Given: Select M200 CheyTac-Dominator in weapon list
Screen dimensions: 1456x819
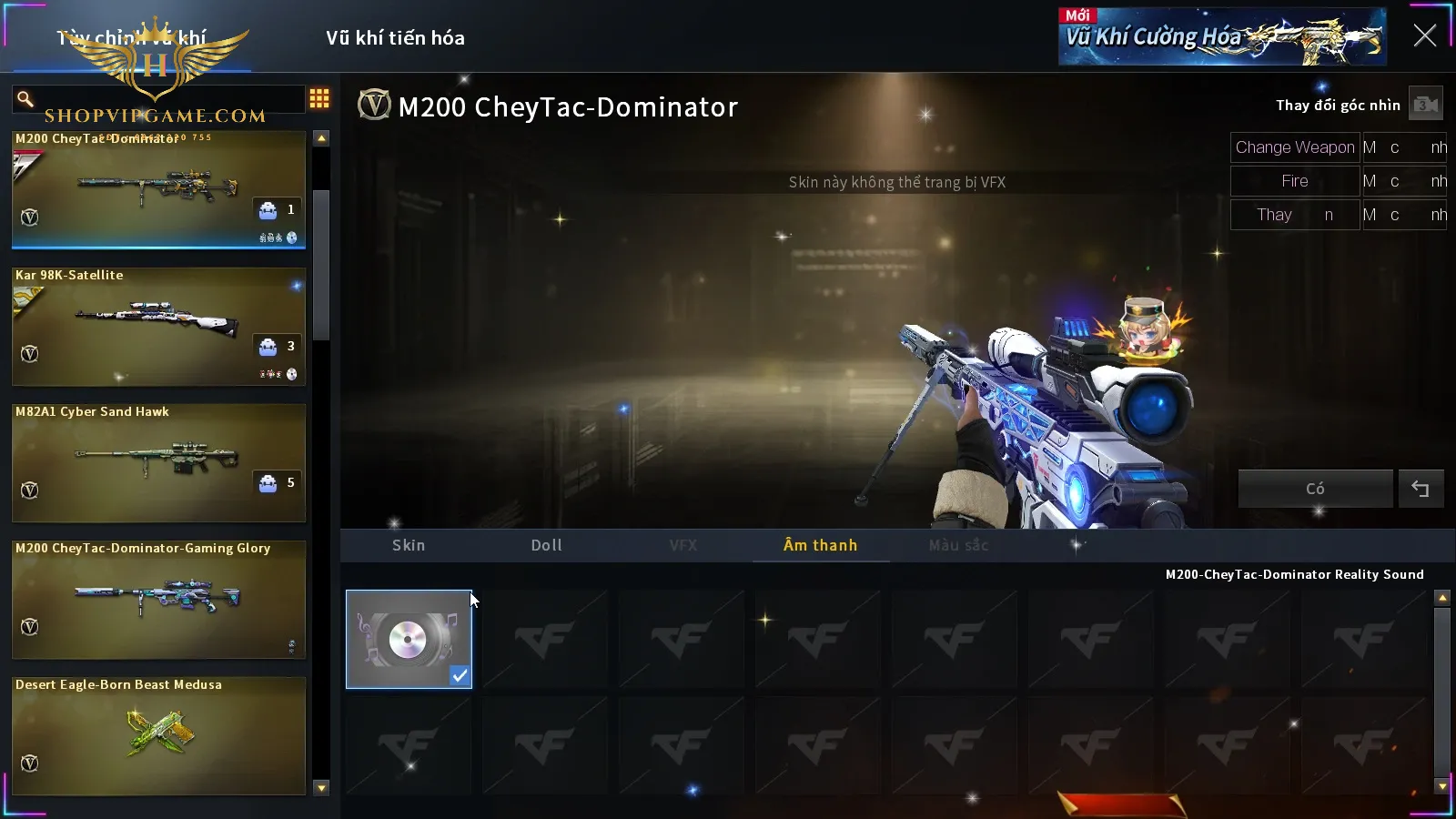Looking at the screenshot, I should [158, 189].
